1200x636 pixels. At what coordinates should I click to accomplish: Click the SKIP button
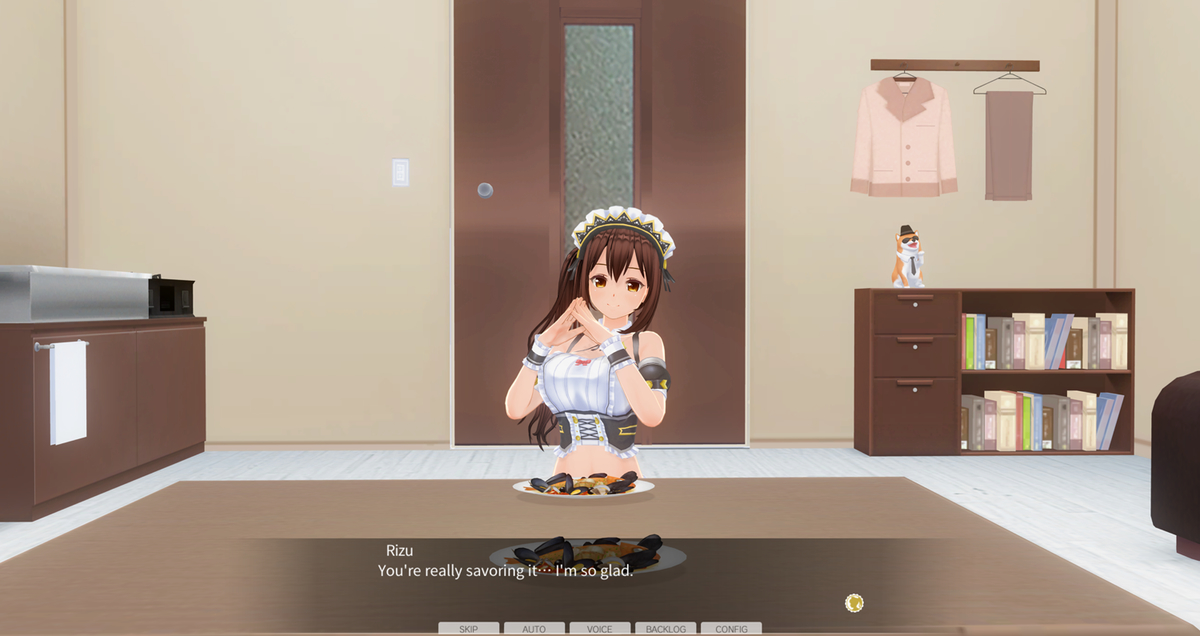[468, 629]
